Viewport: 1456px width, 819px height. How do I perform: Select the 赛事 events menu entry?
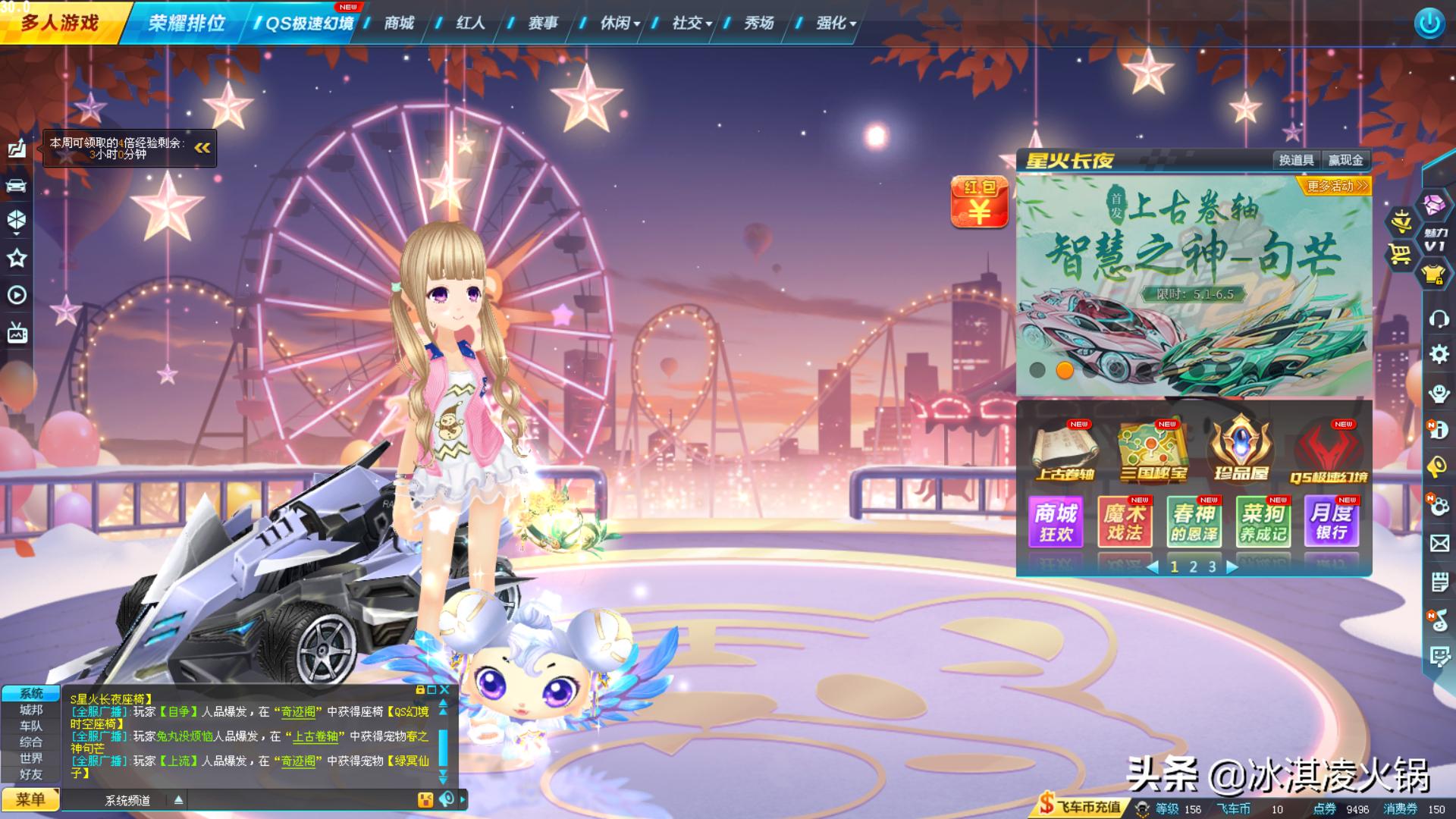(x=543, y=23)
